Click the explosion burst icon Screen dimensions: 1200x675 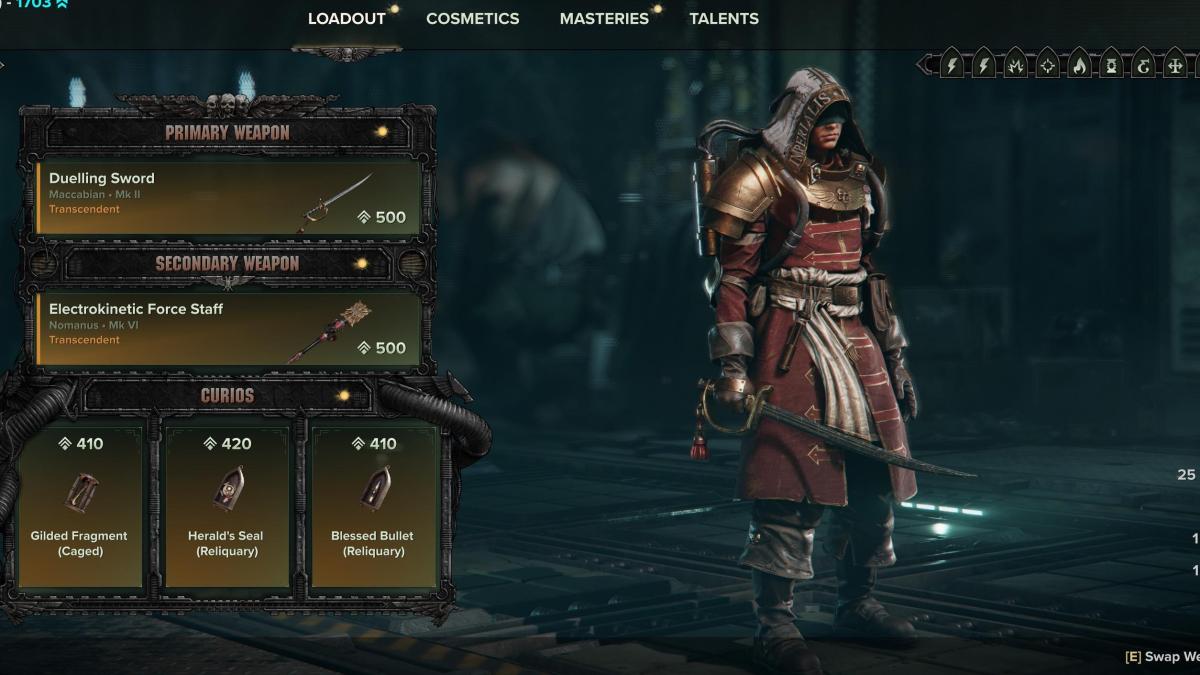tap(1015, 66)
